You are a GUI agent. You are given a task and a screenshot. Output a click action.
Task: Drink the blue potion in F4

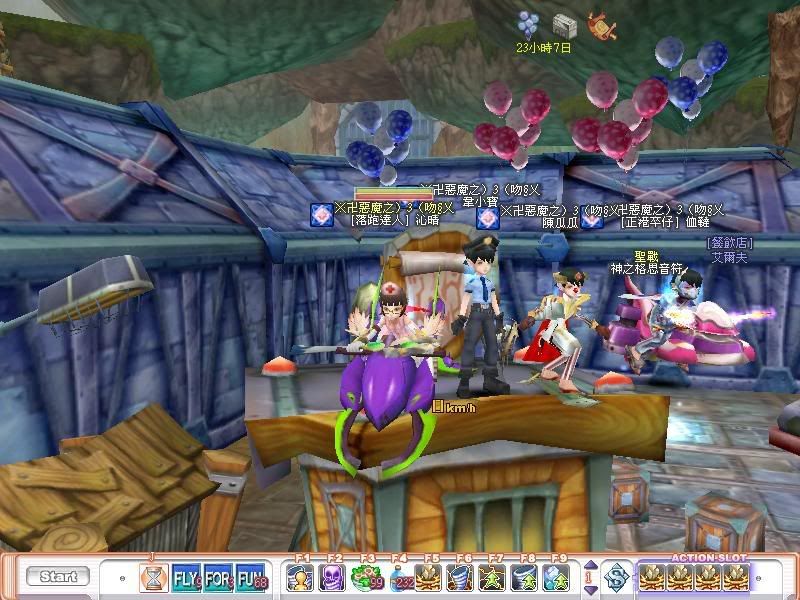(x=398, y=577)
